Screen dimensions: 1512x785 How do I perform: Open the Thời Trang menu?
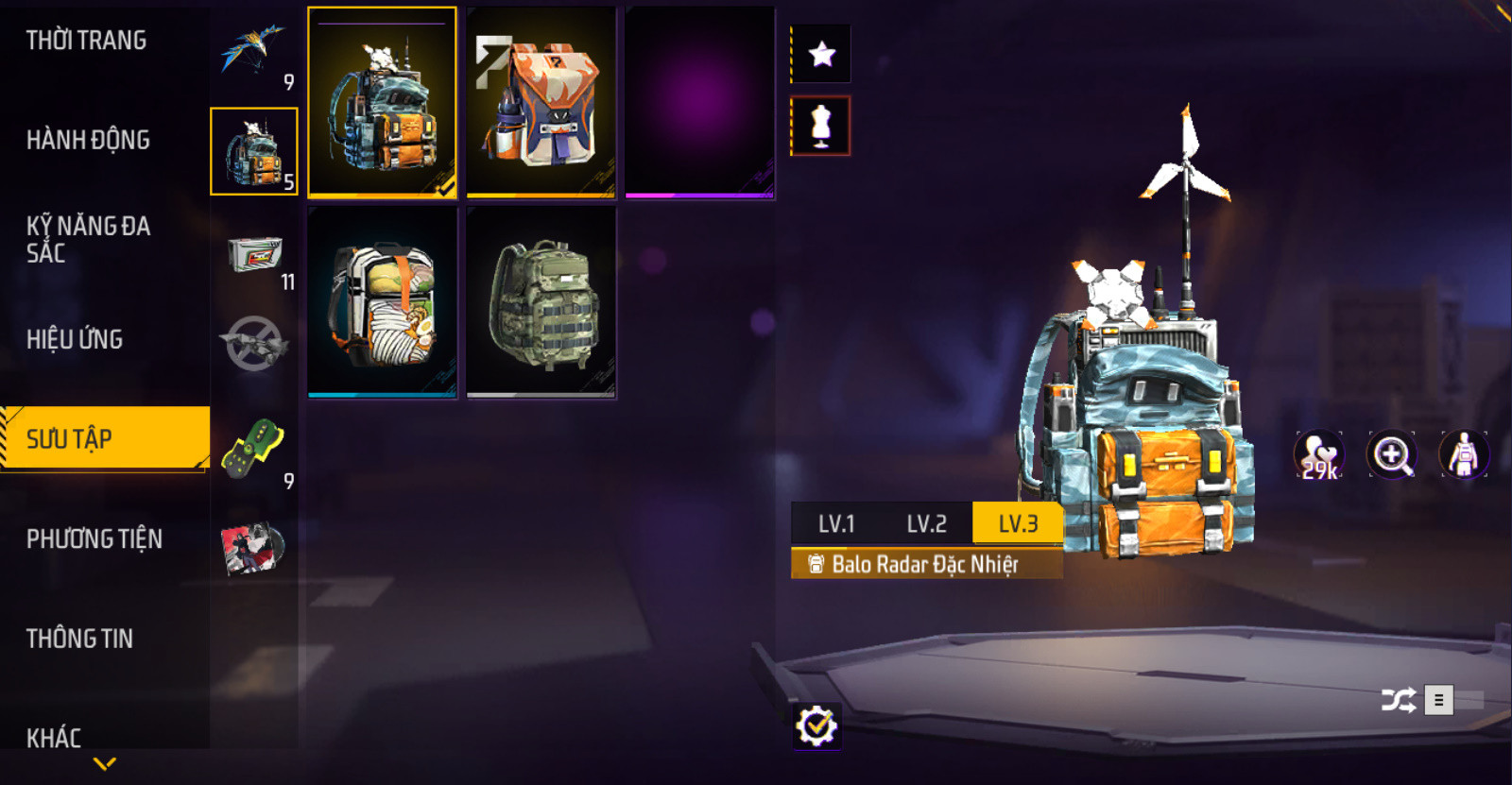tap(86, 41)
